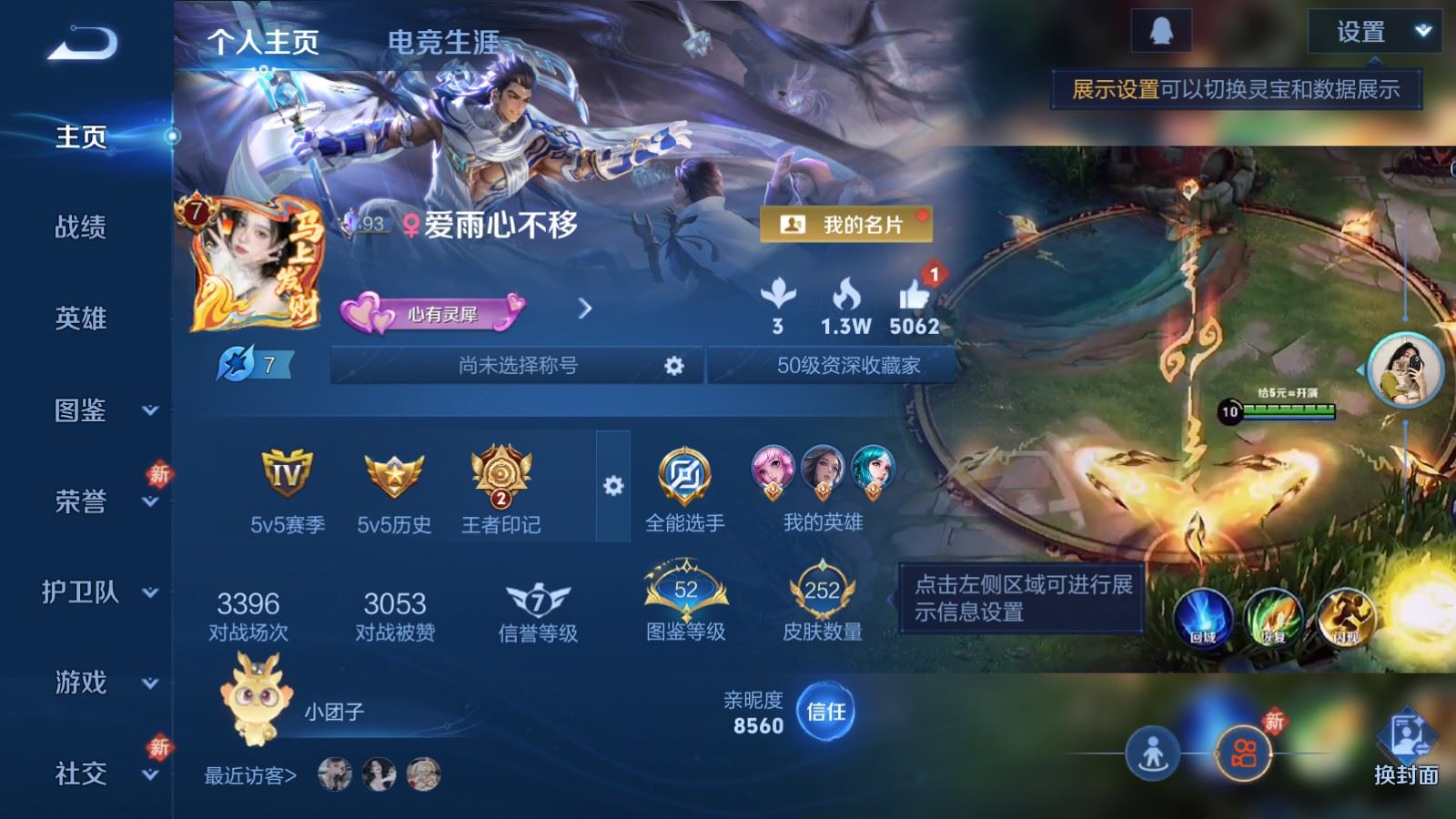Open the 战绩 sidebar menu item

pos(80,228)
